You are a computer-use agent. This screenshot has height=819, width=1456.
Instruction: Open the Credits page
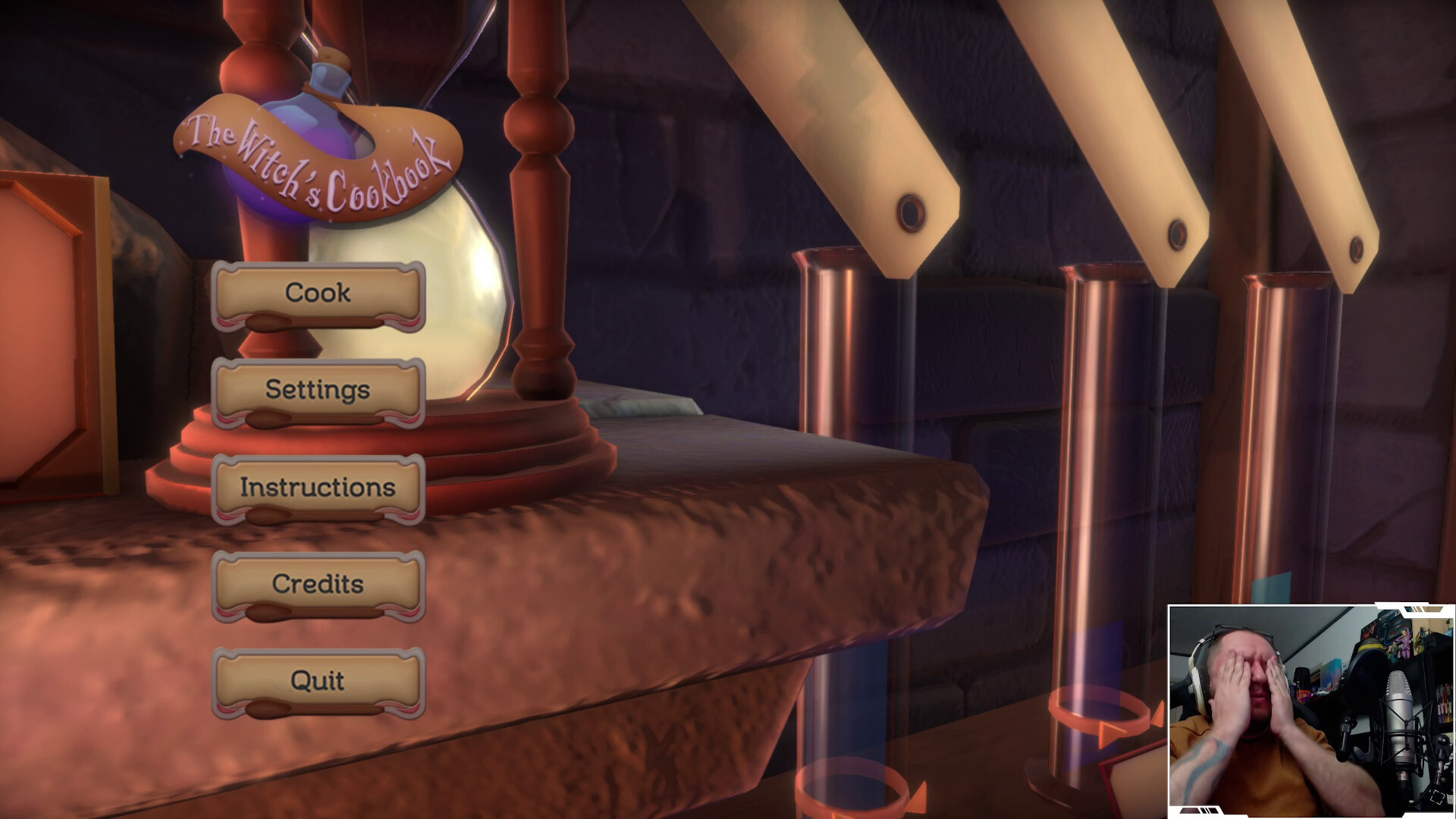(x=317, y=585)
